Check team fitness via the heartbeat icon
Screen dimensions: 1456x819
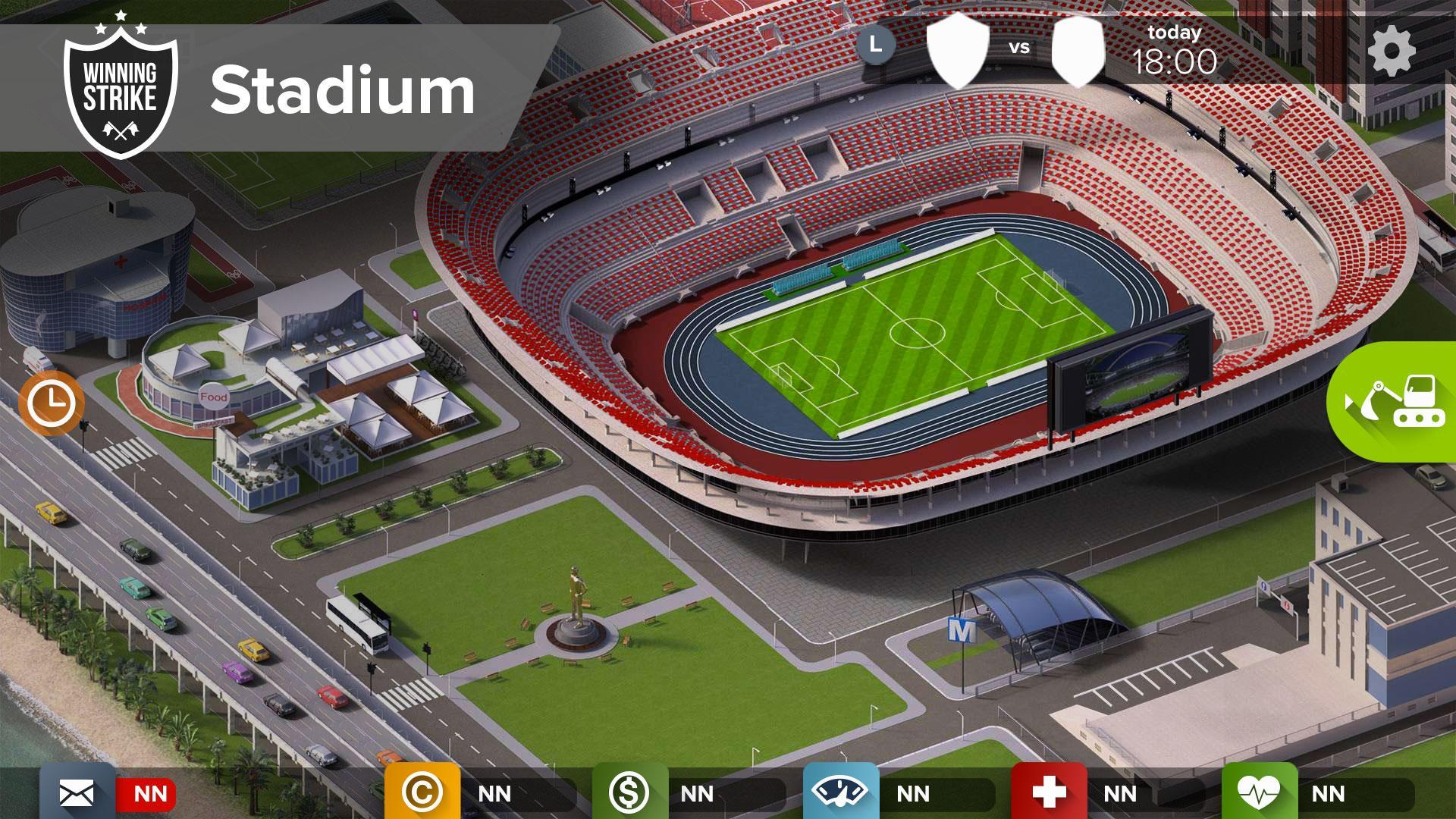click(x=1257, y=793)
